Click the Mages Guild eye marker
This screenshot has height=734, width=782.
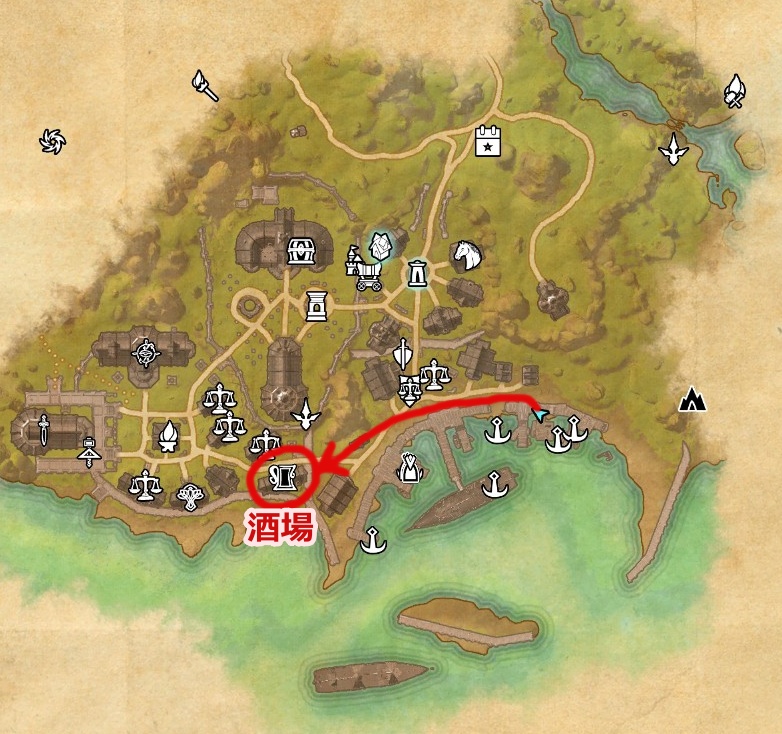(146, 352)
